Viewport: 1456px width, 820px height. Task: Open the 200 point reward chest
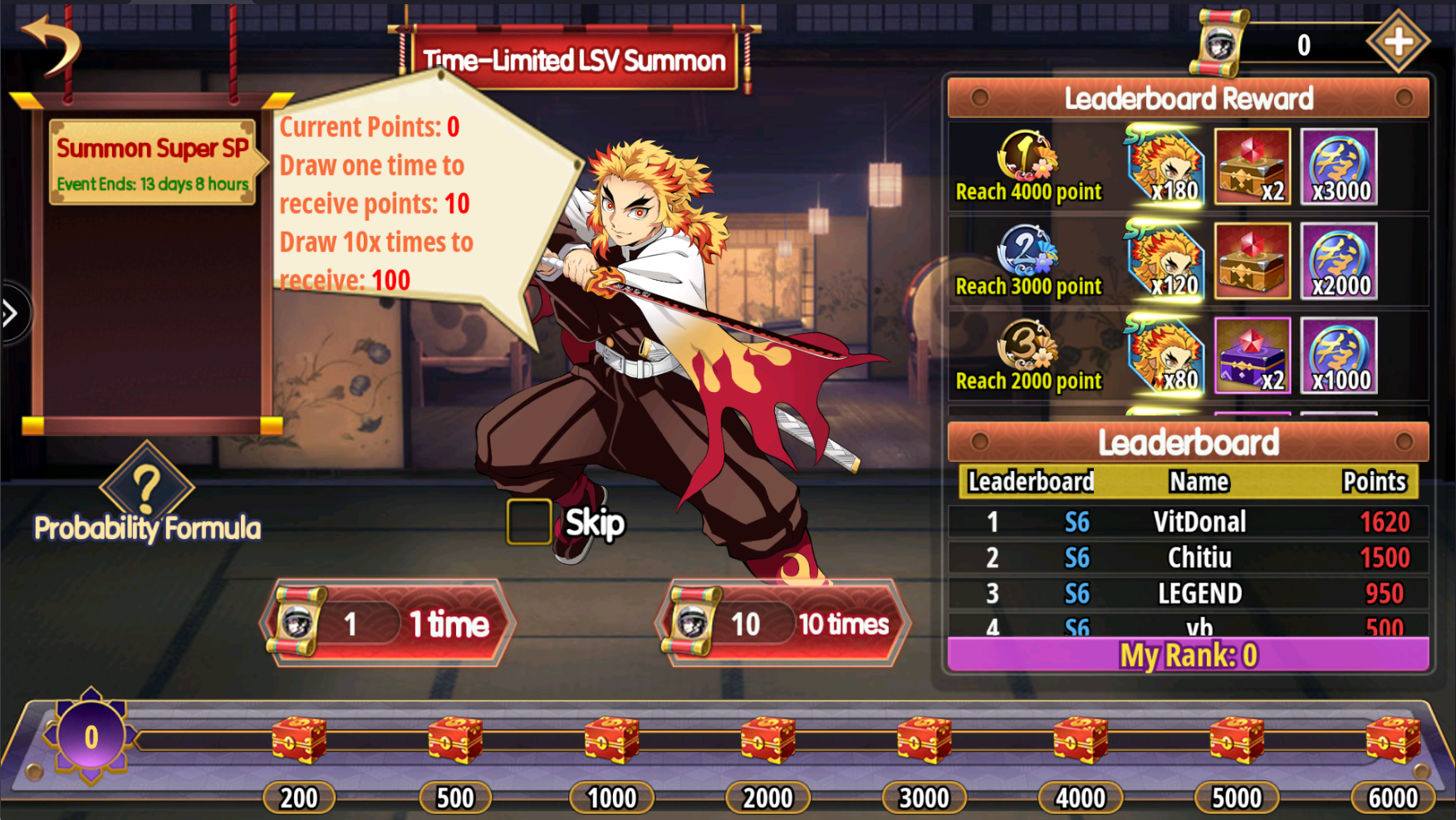299,739
